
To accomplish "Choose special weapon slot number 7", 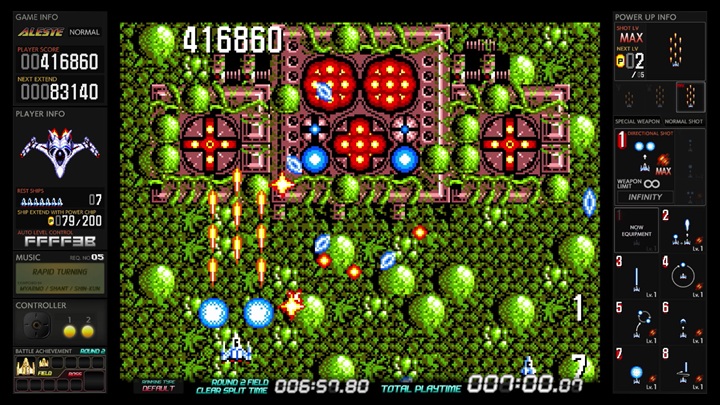I will 636,368.
